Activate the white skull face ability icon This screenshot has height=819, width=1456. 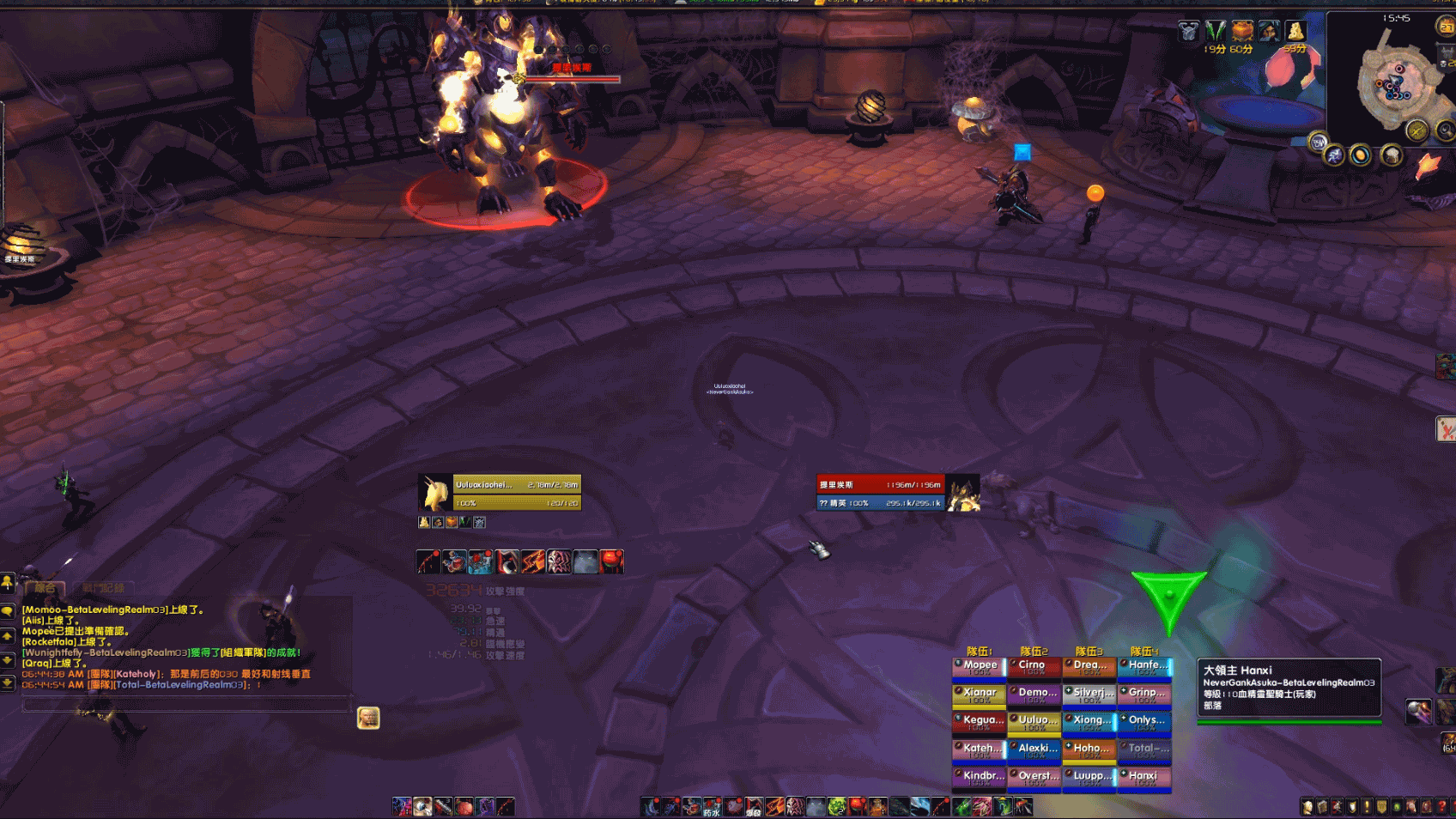click(x=559, y=561)
